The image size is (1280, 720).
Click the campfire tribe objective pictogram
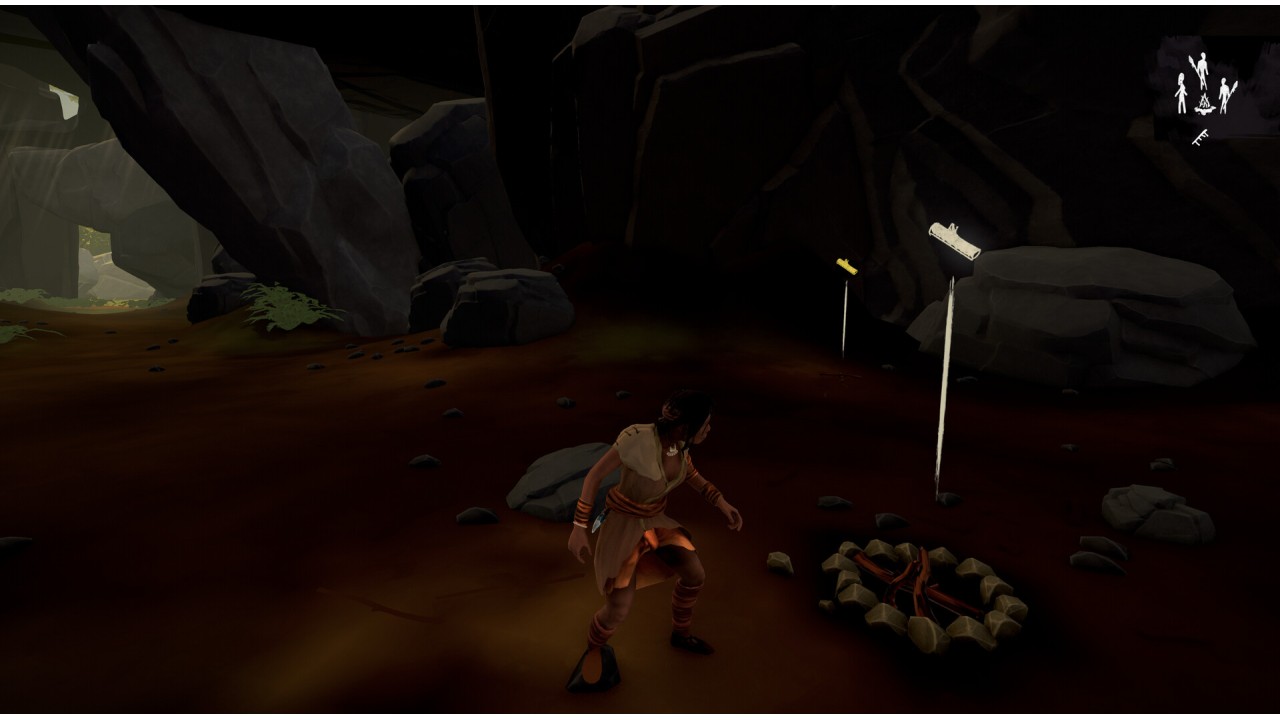1205,88
